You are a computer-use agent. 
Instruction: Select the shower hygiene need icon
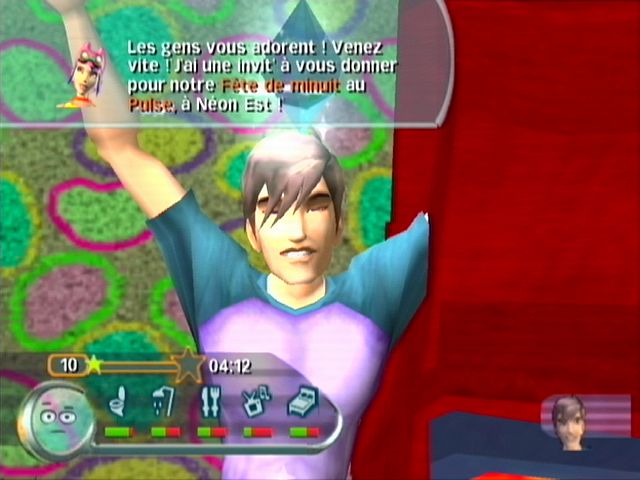[x=165, y=405]
